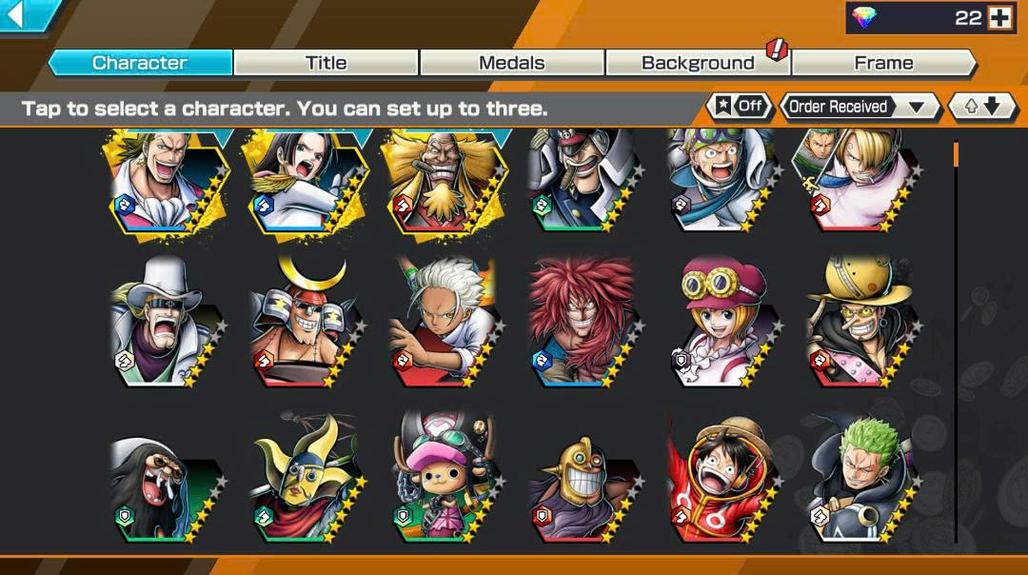
Task: Select the yellow hard hat character
Action: pyautogui.click(x=860, y=320)
